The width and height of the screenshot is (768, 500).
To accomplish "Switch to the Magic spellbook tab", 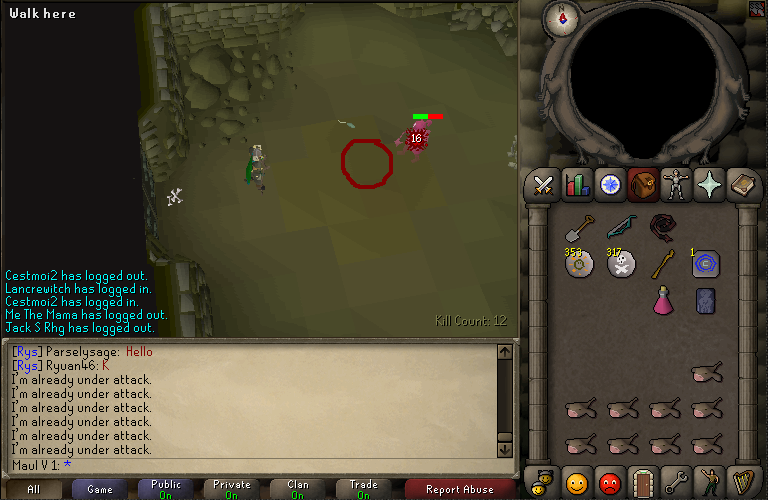I will click(x=744, y=185).
